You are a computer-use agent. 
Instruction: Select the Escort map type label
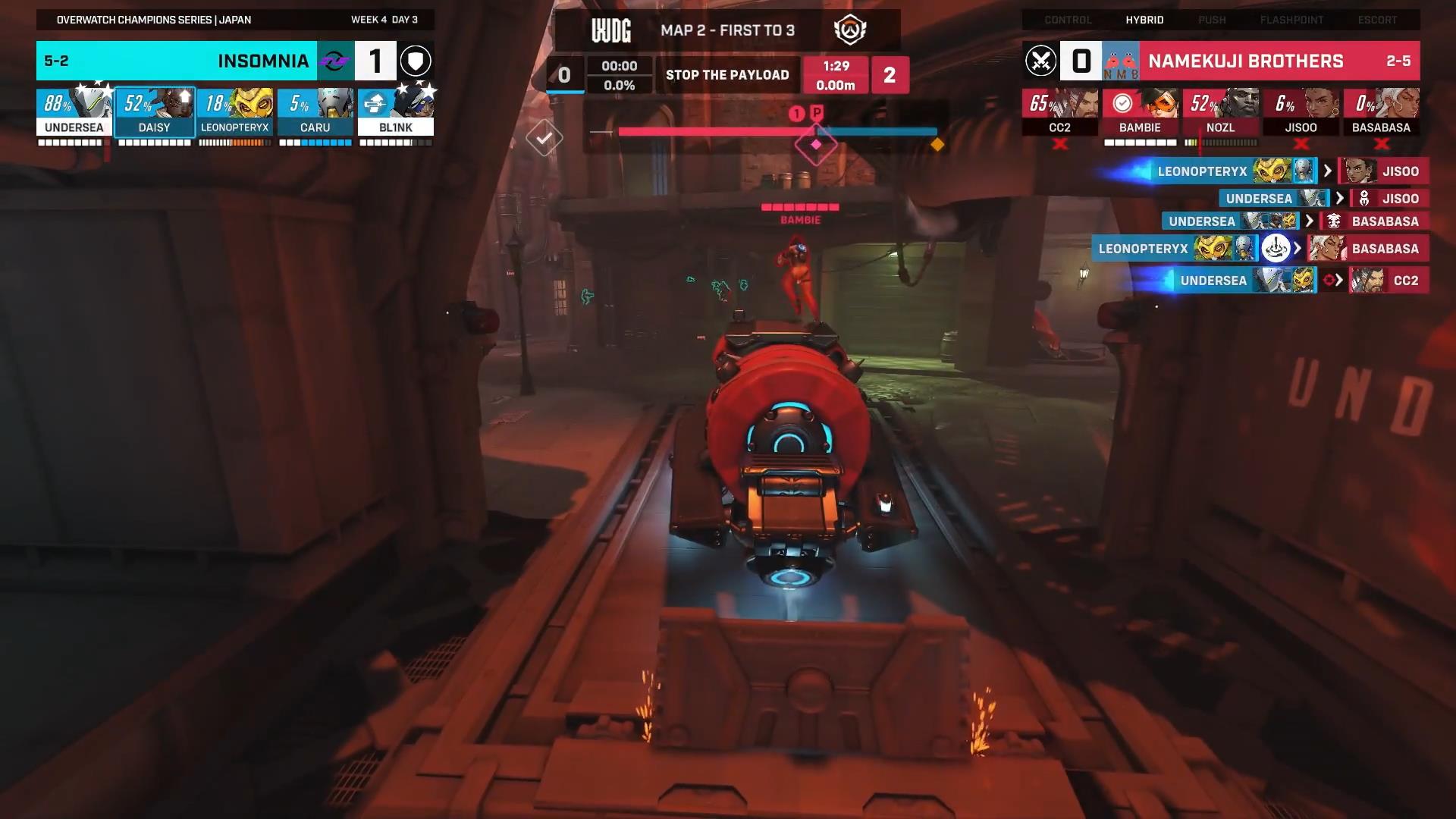1377,20
